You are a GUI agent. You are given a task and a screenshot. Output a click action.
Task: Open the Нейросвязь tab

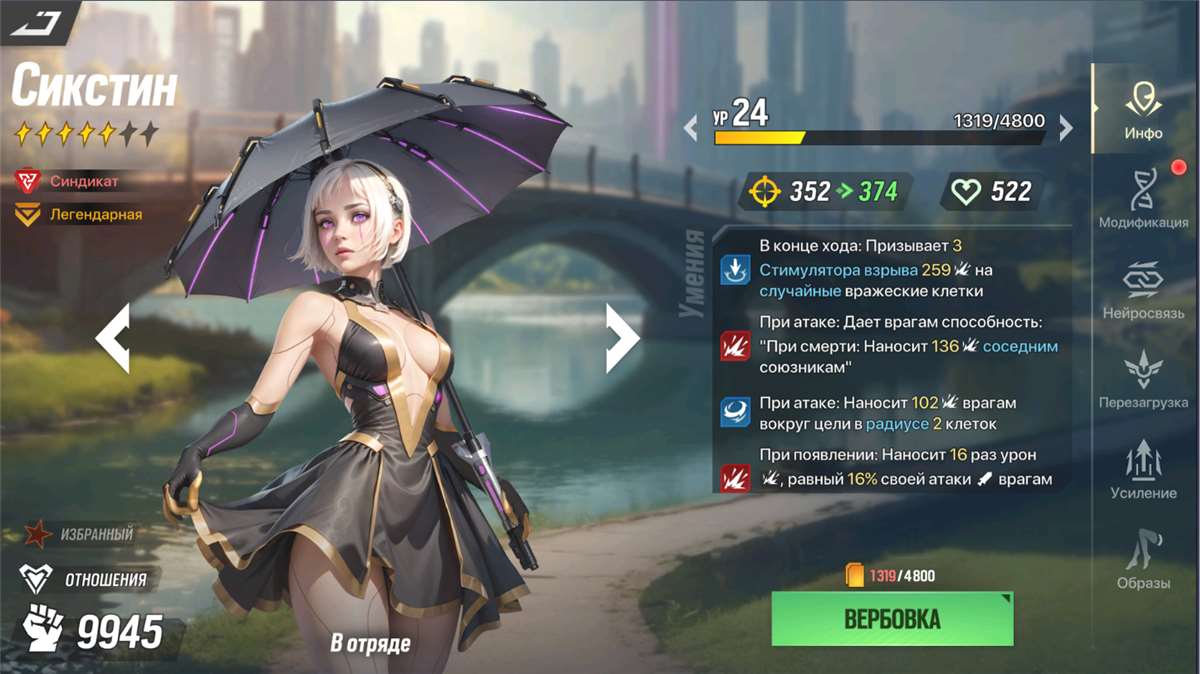click(x=1142, y=289)
